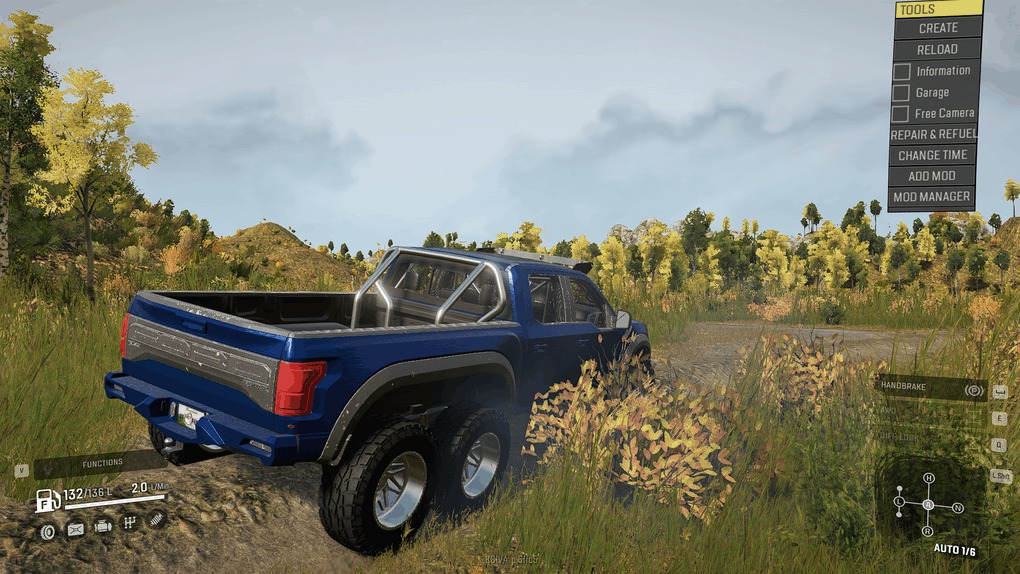Click the gearbox status icon

click(x=129, y=523)
